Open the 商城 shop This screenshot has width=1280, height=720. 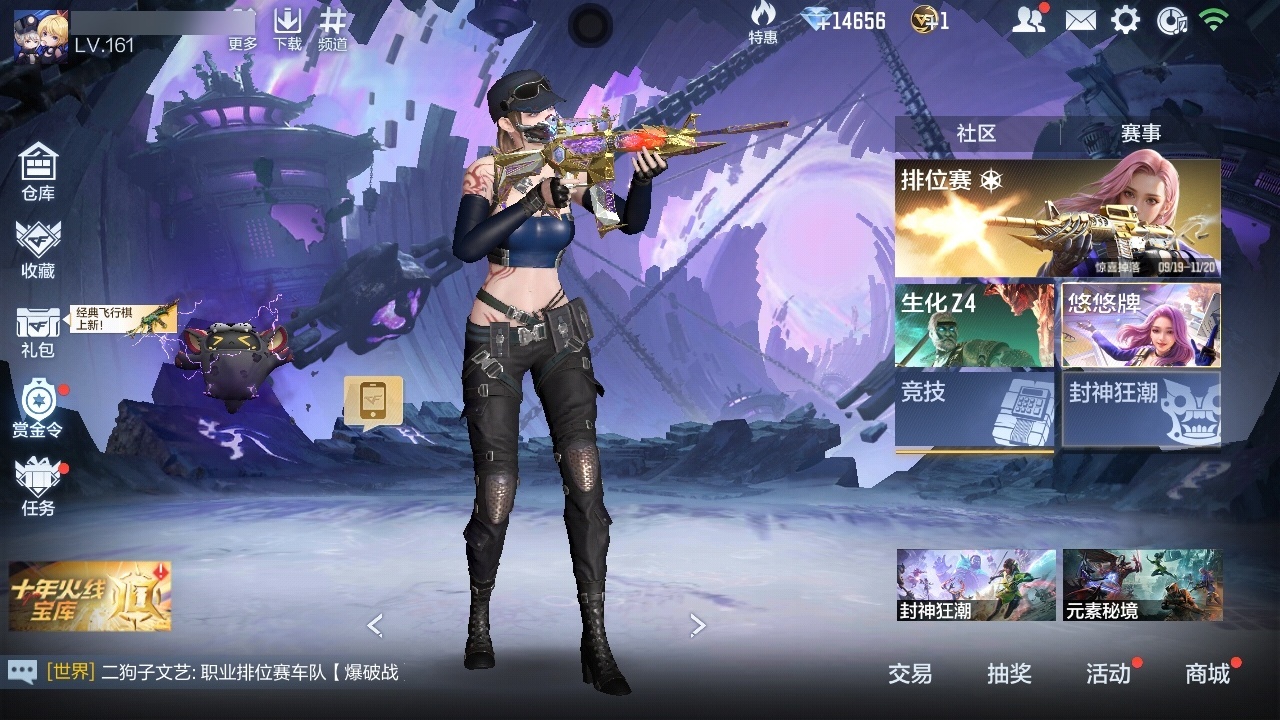click(1207, 674)
